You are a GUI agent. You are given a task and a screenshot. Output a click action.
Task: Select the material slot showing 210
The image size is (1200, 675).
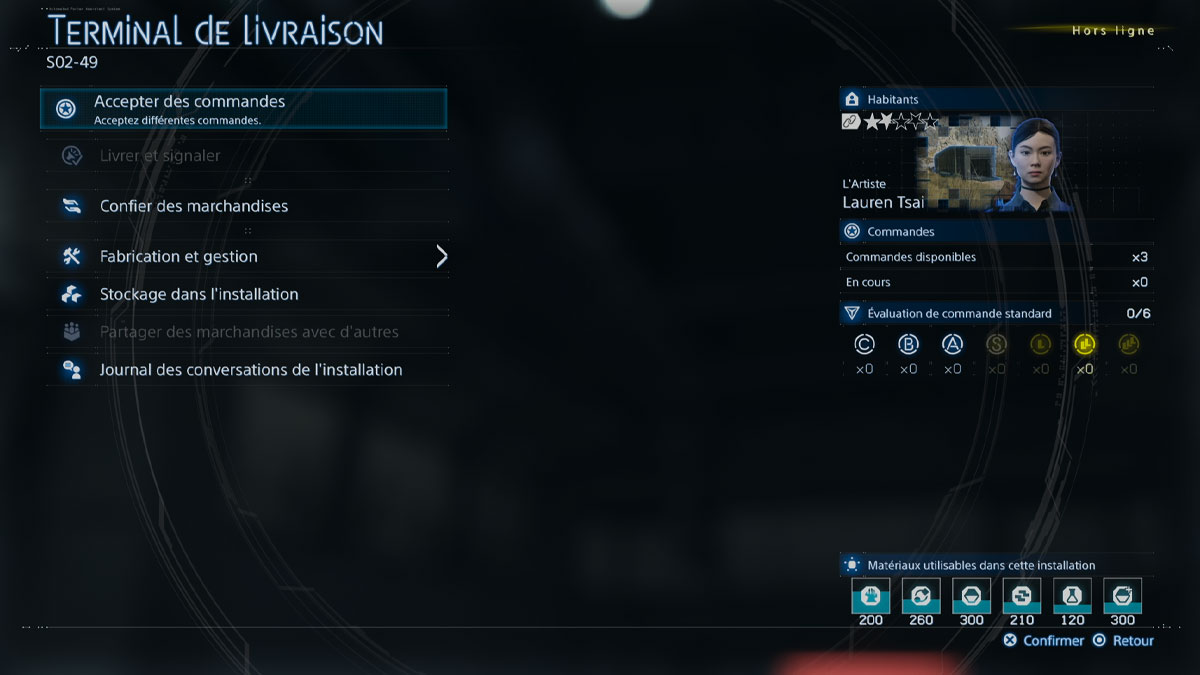pos(1022,597)
